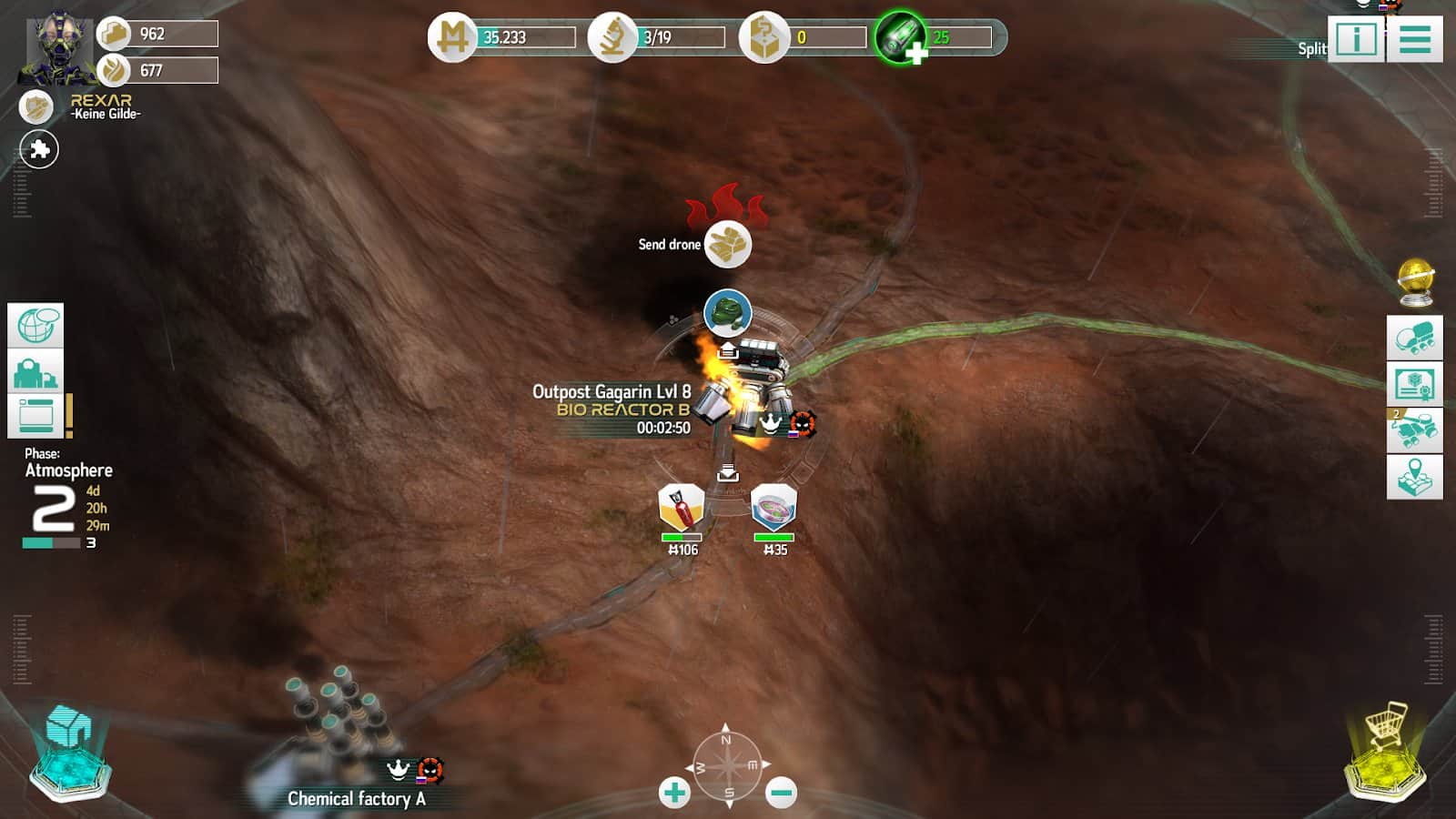
Task: Select the petri dish input resource
Action: coord(773,507)
